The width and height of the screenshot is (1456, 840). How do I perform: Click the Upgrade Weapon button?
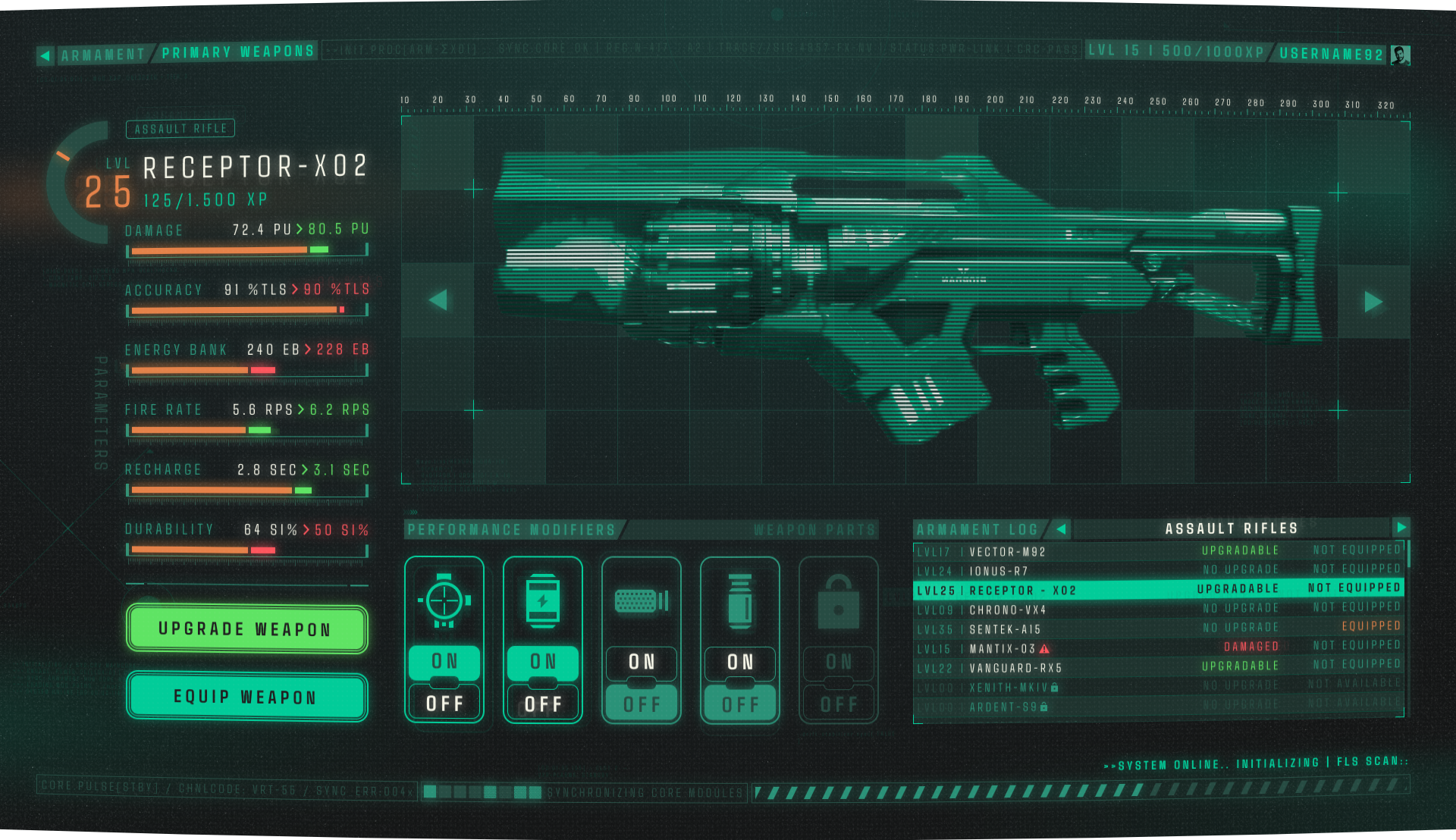[246, 628]
